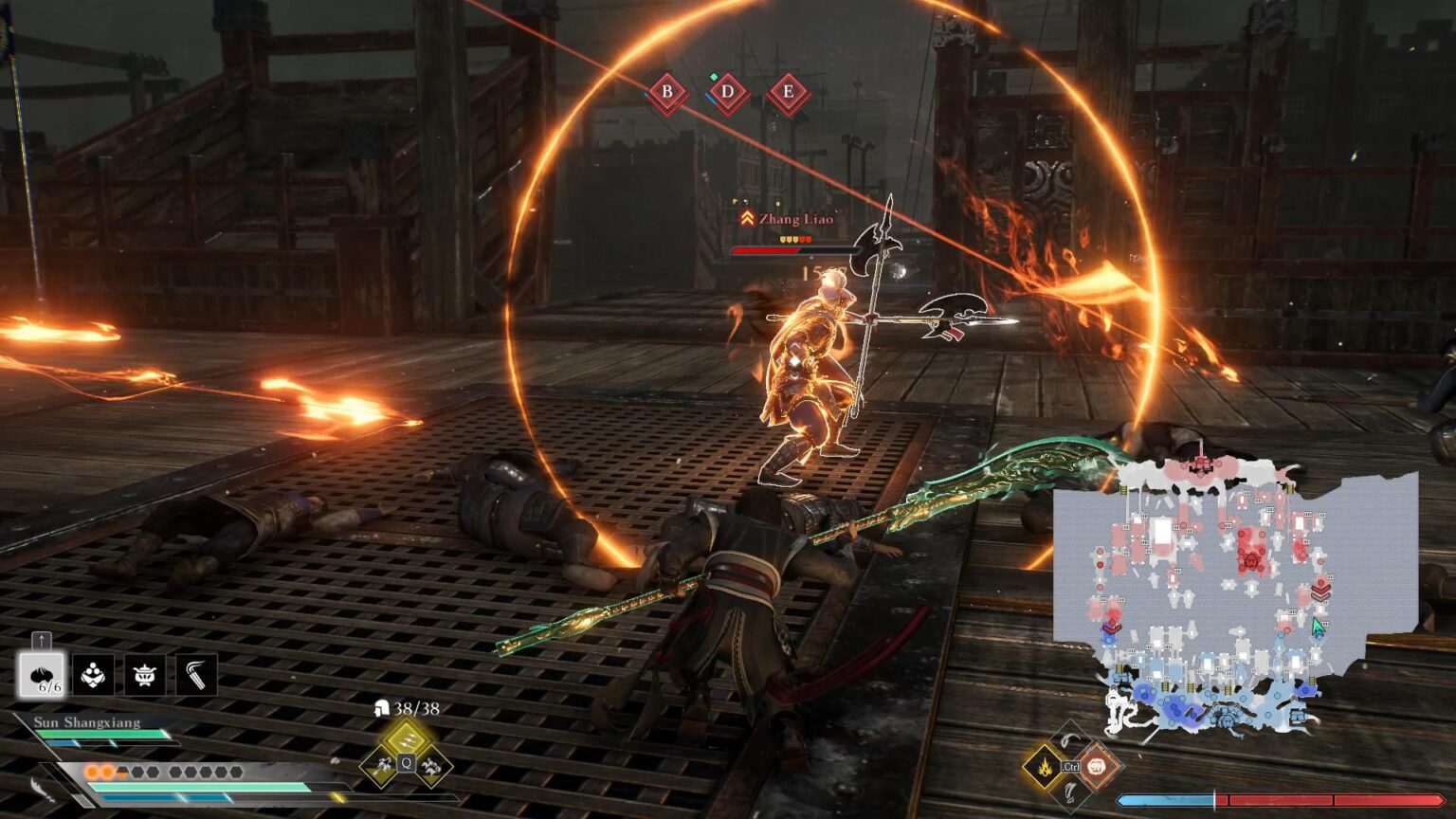Click the companion summon item icon
Screen dimensions: 1456x819
(x=92, y=676)
